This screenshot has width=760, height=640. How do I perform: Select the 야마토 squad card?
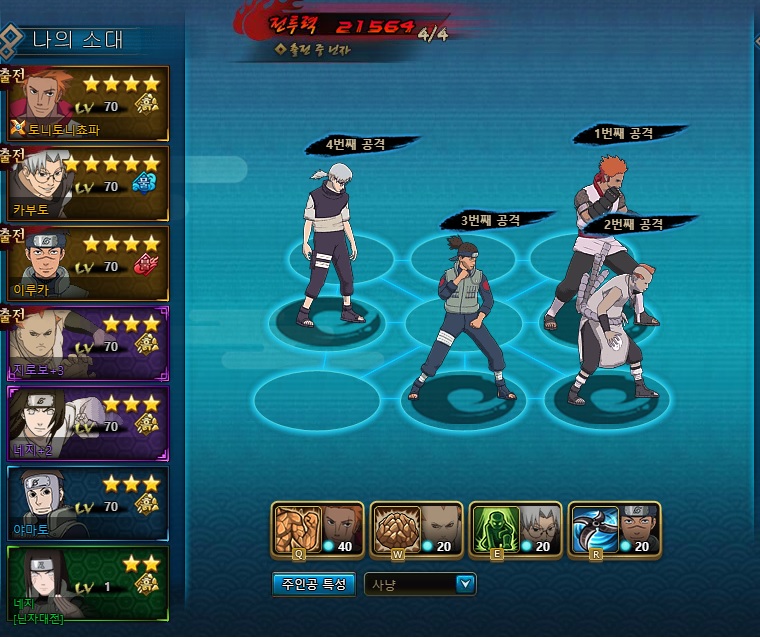tap(85, 502)
